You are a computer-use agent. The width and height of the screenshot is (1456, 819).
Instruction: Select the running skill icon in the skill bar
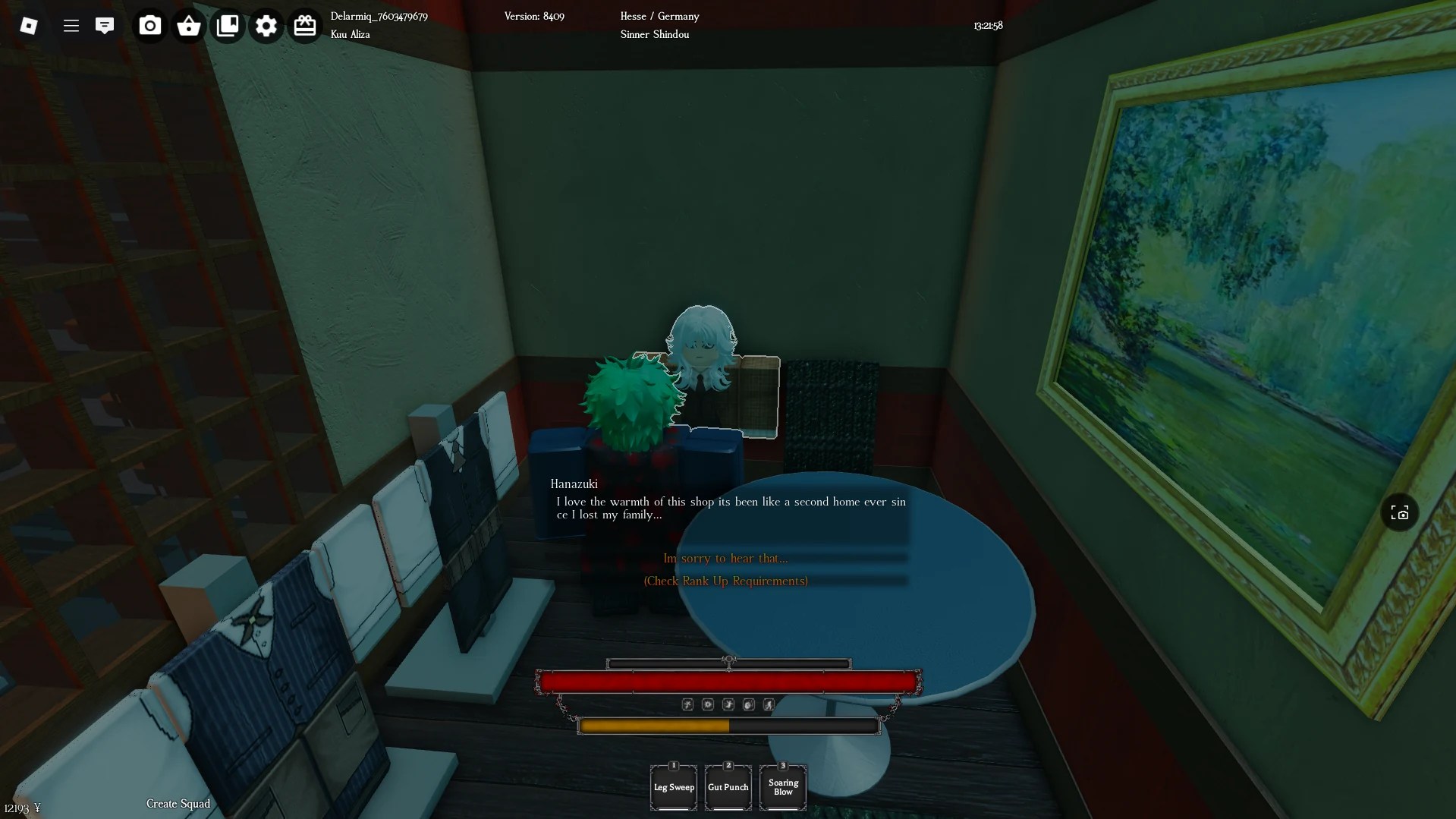pos(769,704)
